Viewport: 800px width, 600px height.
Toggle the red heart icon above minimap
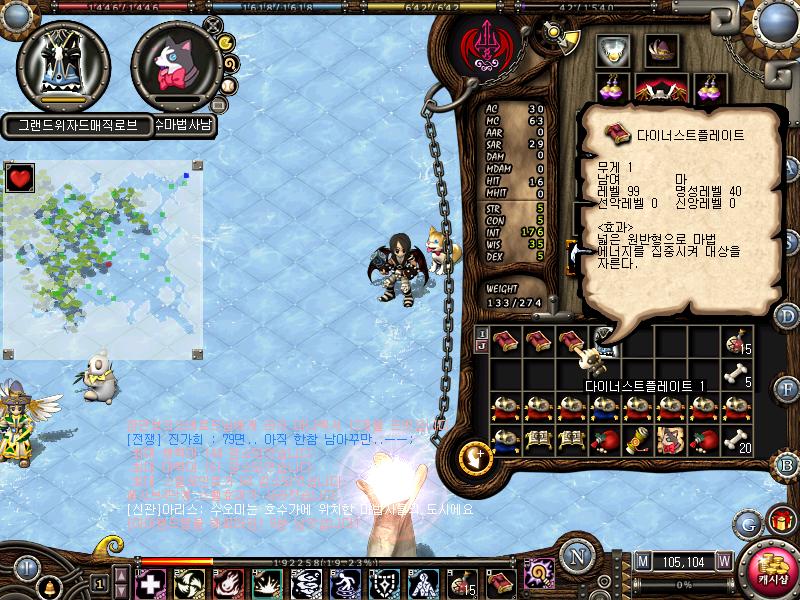(x=19, y=179)
